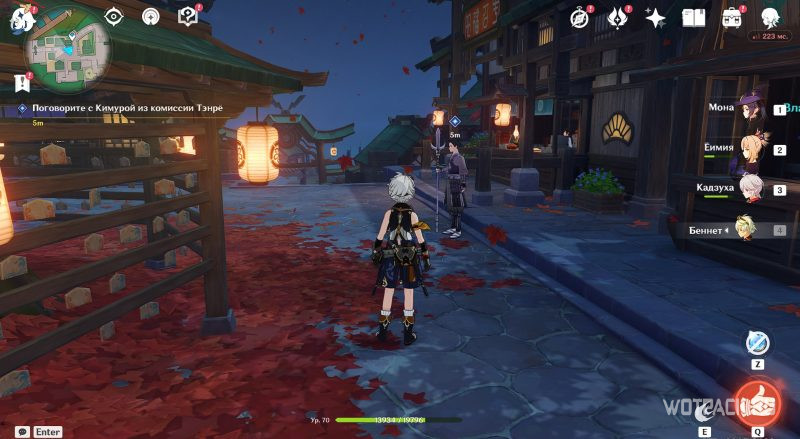Open the events compass icon
The width and height of the screenshot is (800, 439).
pyautogui.click(x=582, y=17)
